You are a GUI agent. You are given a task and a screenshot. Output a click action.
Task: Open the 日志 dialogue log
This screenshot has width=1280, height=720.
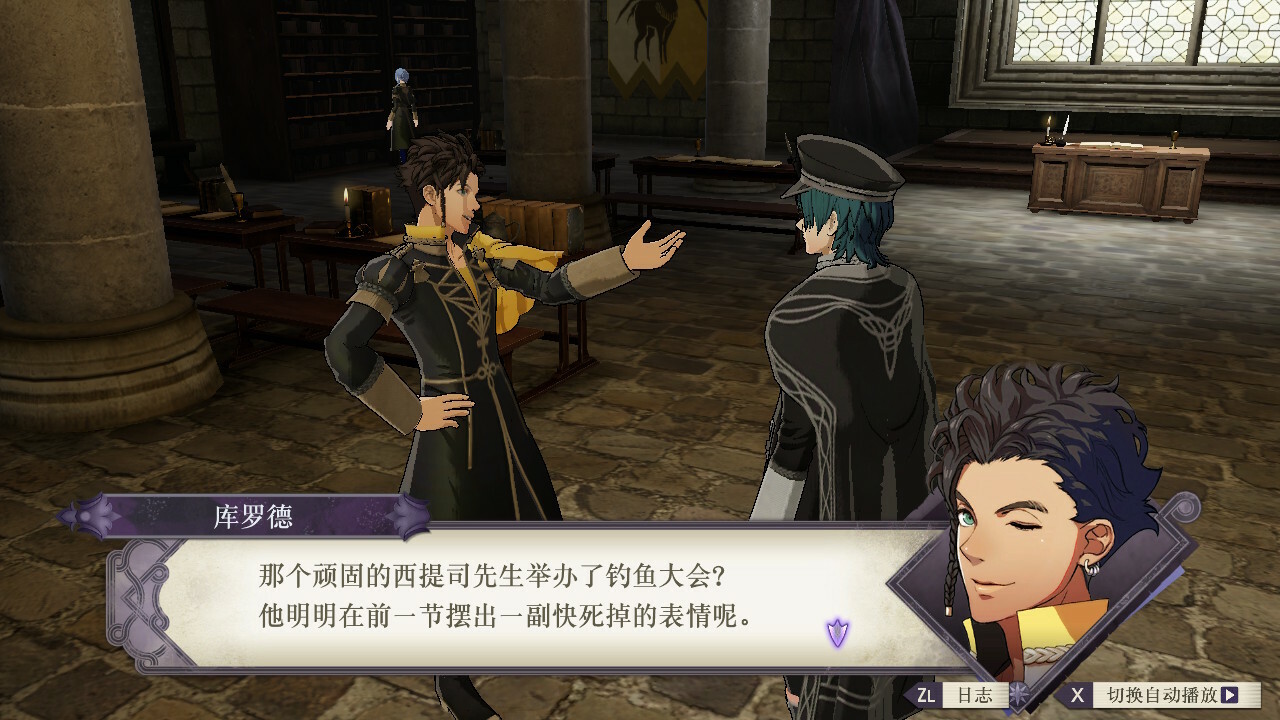958,695
